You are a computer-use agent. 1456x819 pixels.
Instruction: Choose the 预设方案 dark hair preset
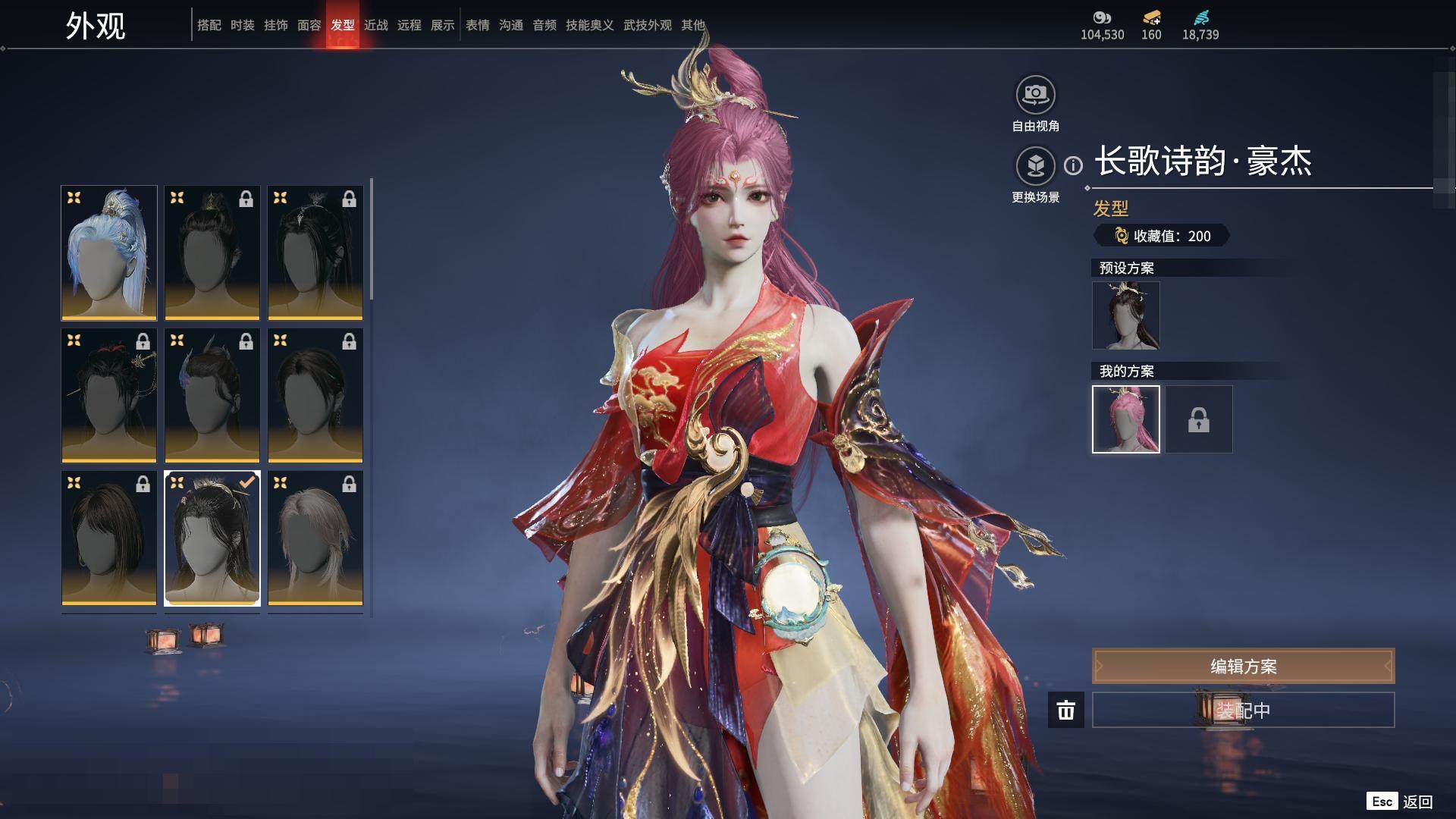1125,315
